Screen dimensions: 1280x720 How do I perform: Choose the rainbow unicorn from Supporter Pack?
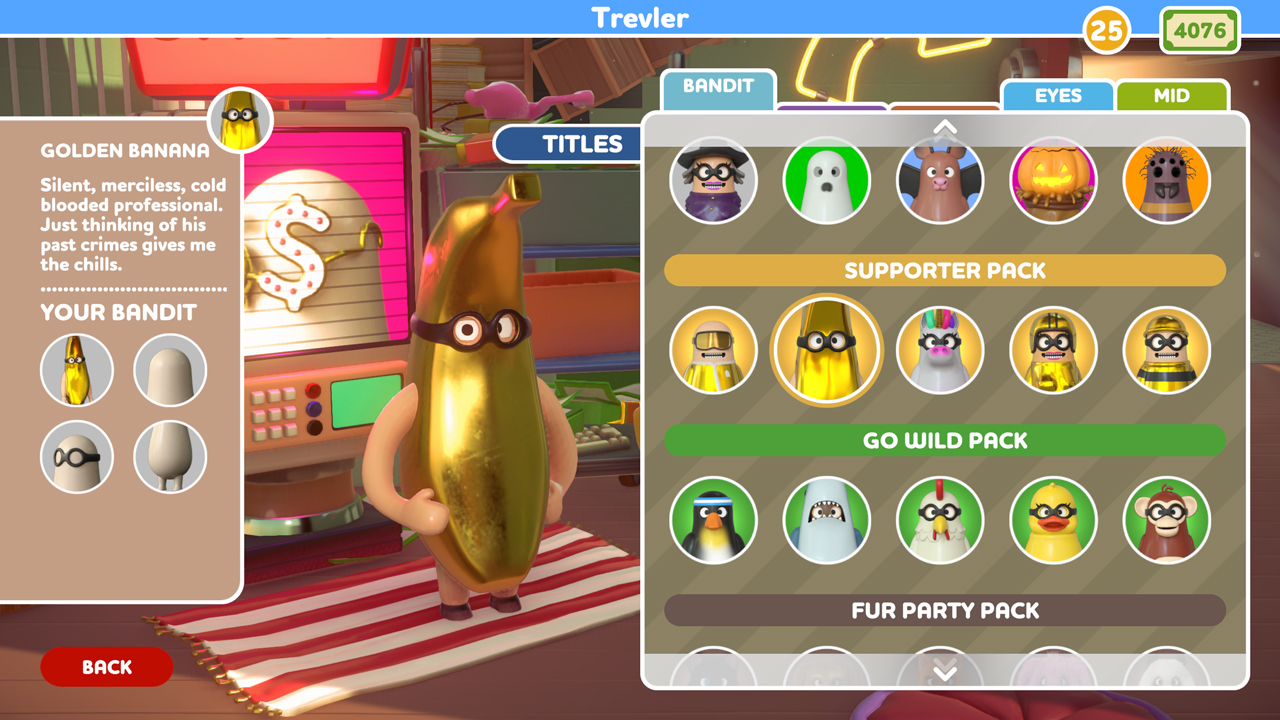click(940, 350)
